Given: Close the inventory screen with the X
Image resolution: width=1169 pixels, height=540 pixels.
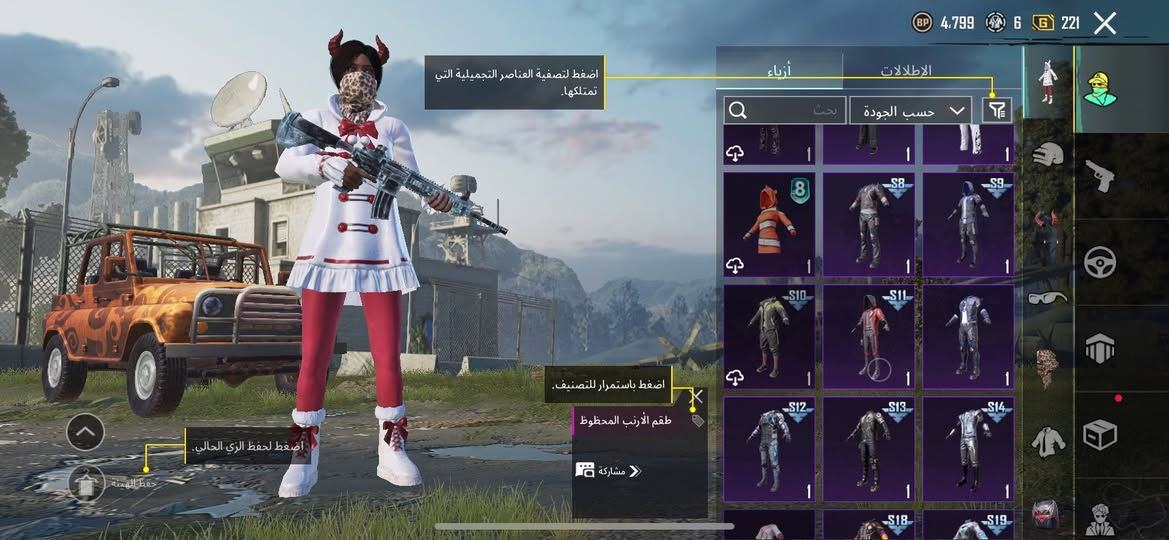Looking at the screenshot, I should 1104,23.
